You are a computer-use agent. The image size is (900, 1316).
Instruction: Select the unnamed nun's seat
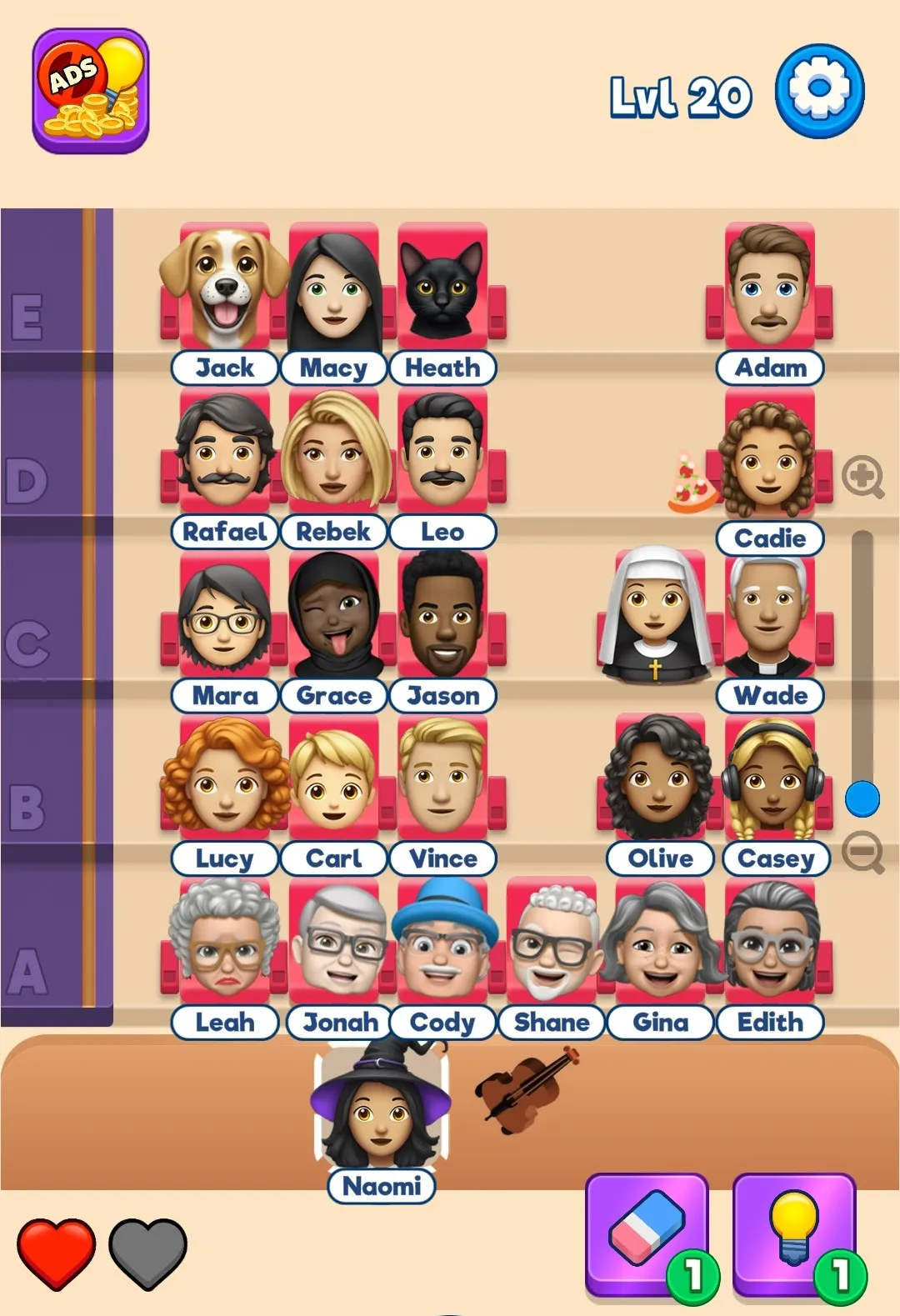(655, 615)
